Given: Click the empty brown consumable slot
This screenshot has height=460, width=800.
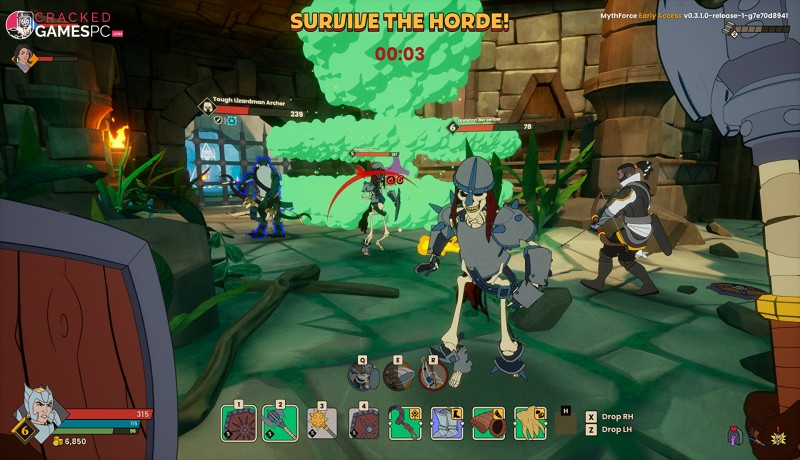Looking at the screenshot, I should point(565,424).
